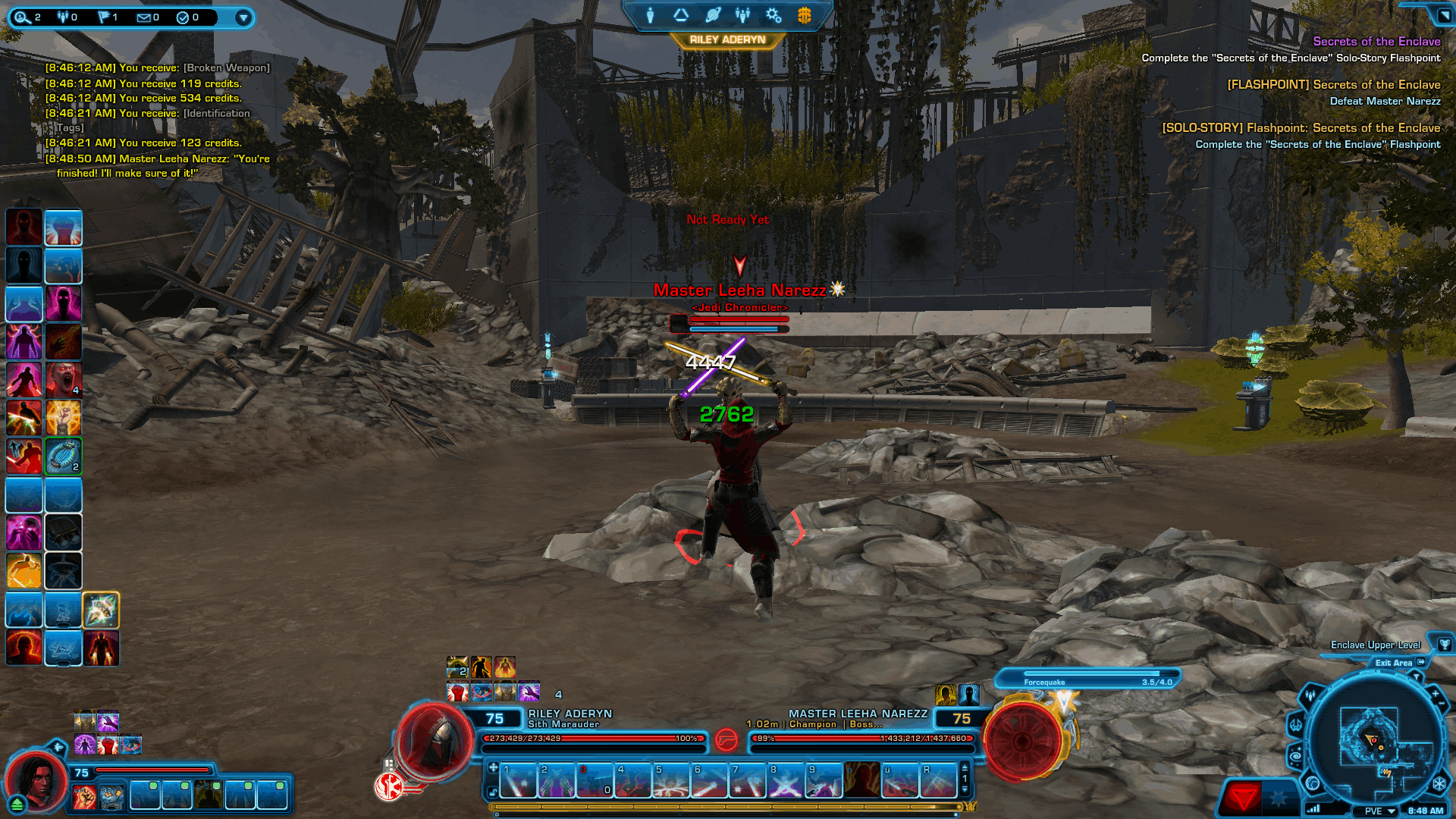The image size is (1456, 819).
Task: Open the character sheet icon in the top menu bar
Action: coord(650,15)
